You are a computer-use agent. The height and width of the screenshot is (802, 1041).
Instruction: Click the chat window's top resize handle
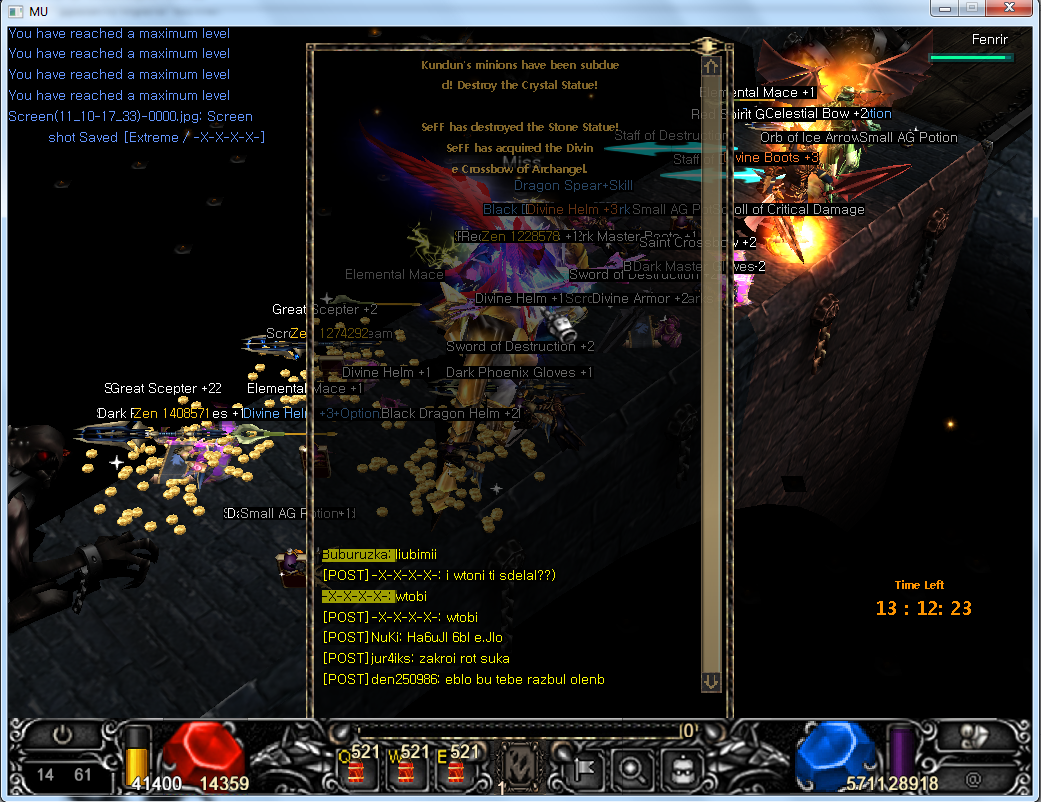pos(710,45)
